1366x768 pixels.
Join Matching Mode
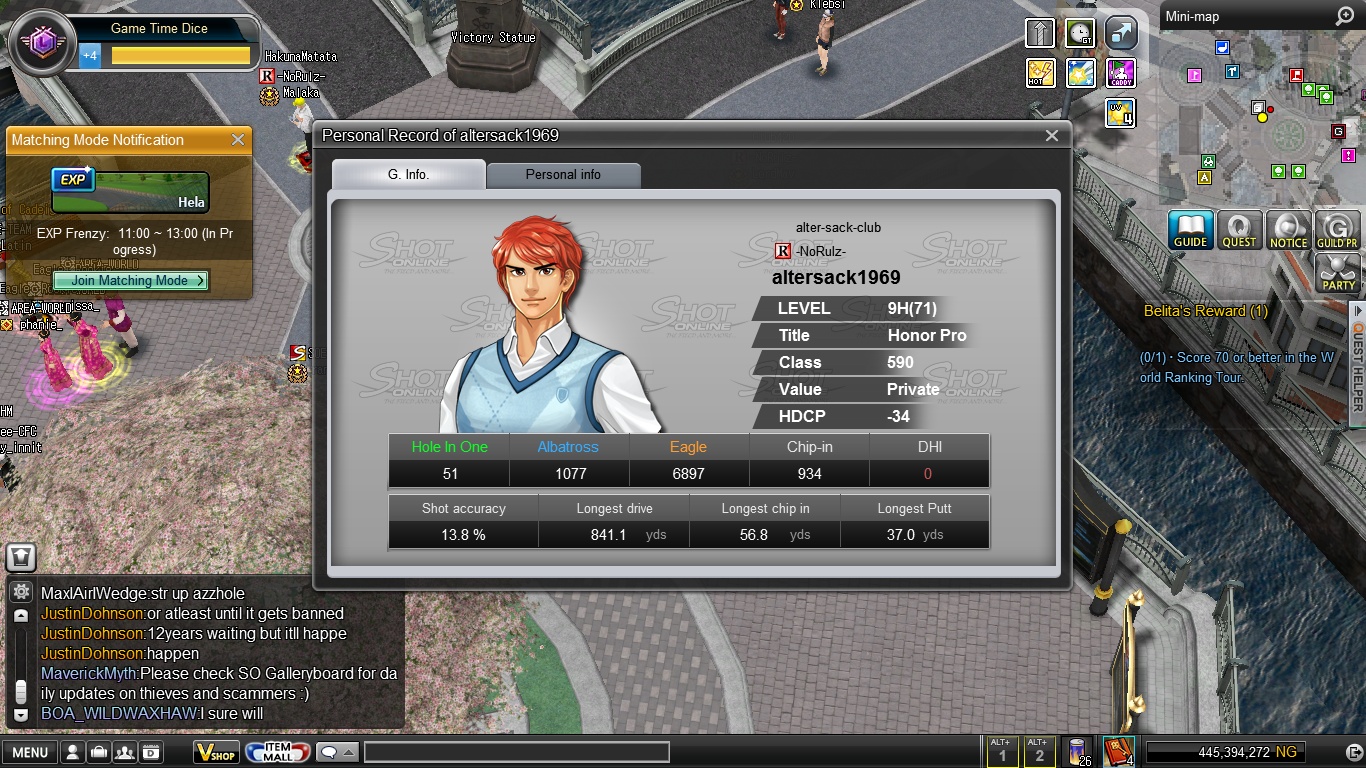coord(131,281)
